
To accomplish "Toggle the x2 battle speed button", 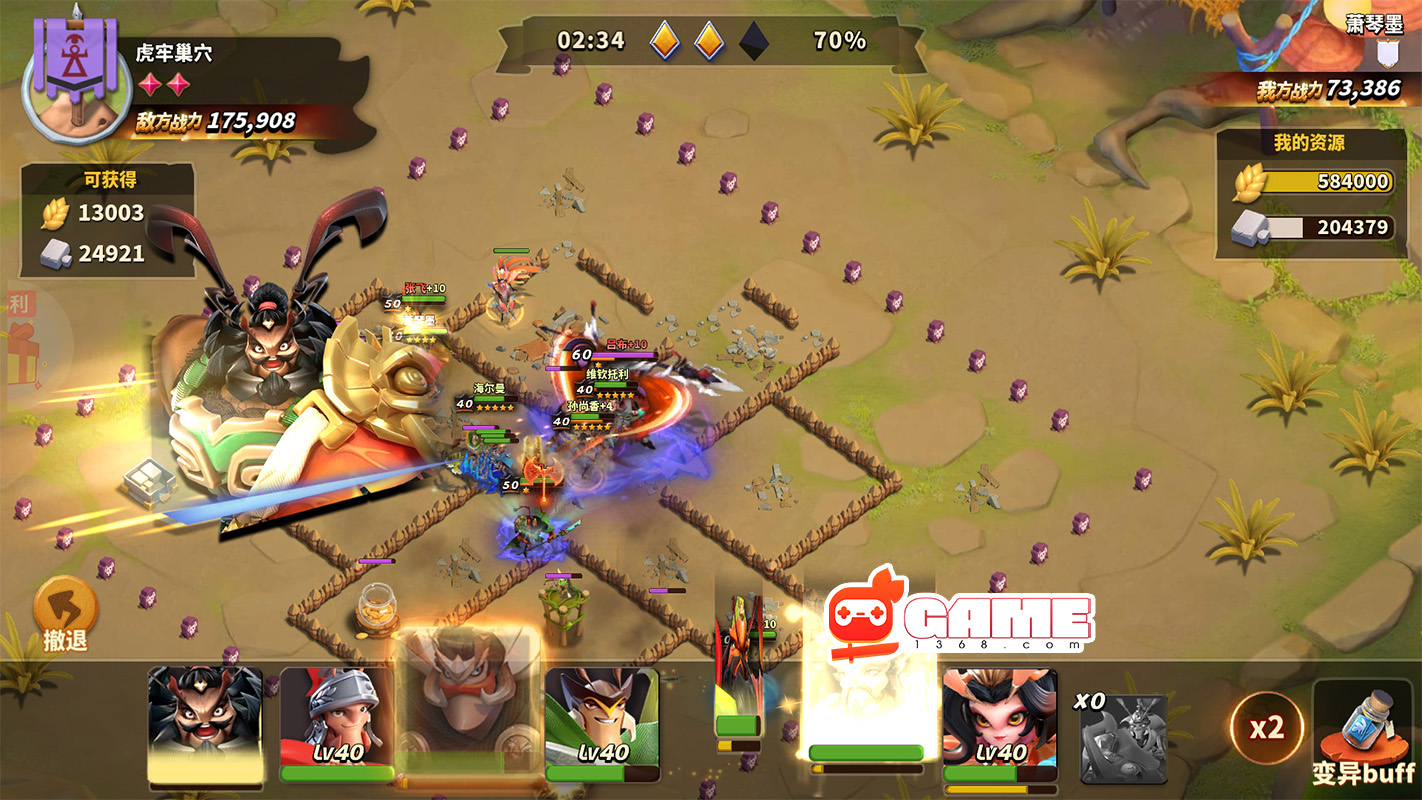I will 1266,728.
